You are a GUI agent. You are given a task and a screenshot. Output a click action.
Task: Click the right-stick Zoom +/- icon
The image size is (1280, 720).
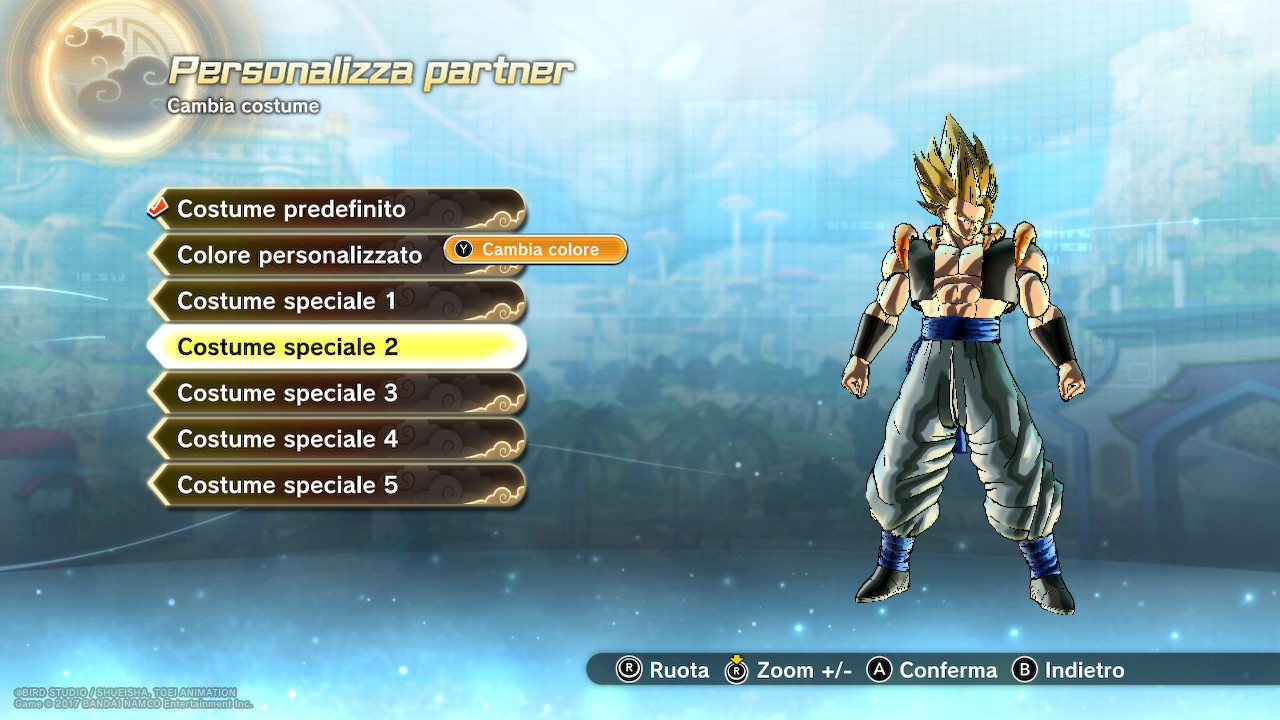point(736,671)
